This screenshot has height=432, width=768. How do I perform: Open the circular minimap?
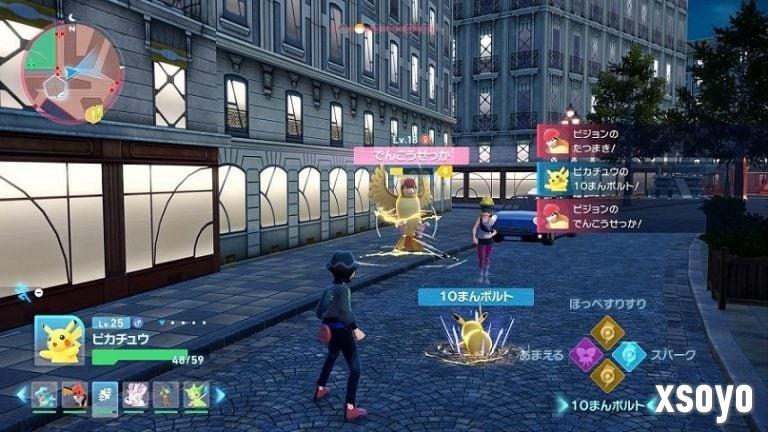(72, 72)
